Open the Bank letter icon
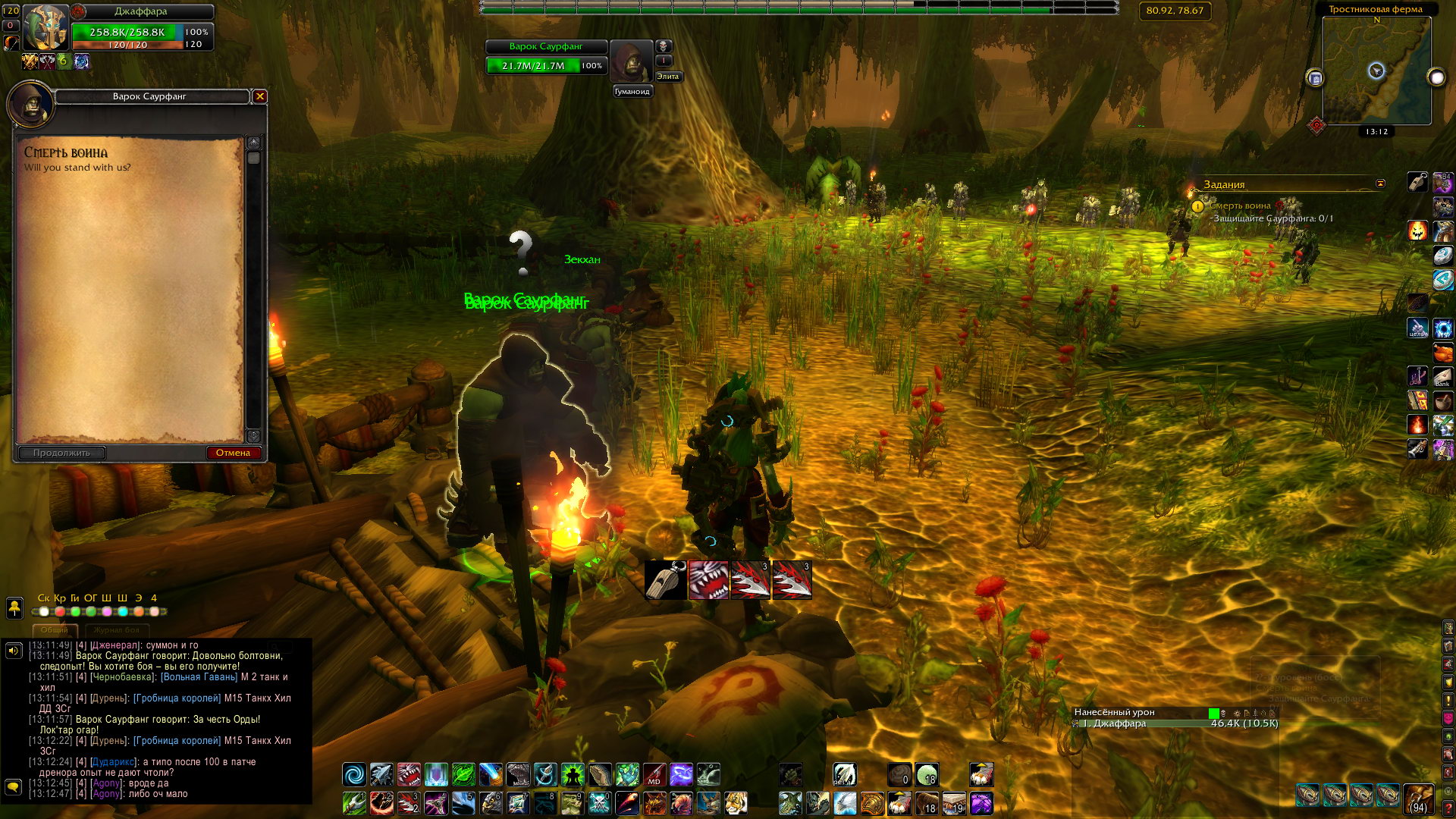Screen dimensions: 1456x819 tap(1442, 377)
